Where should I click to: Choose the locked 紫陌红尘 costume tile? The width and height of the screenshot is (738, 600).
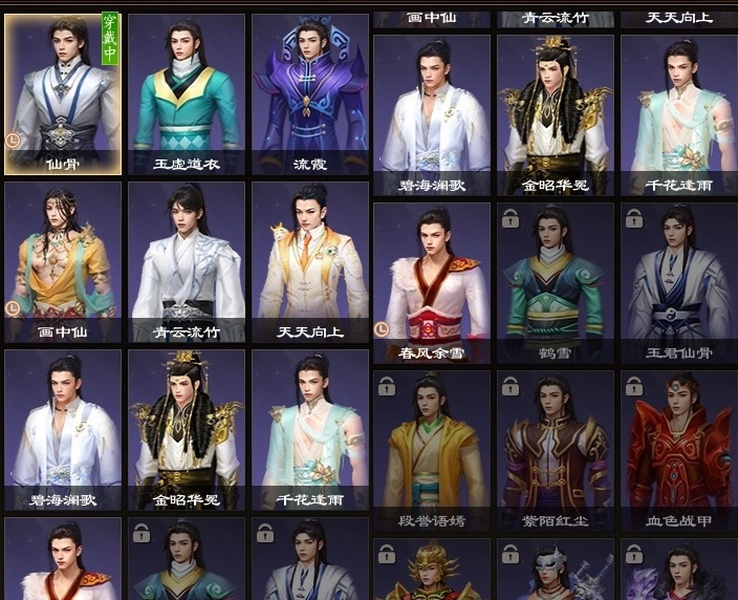(555, 450)
